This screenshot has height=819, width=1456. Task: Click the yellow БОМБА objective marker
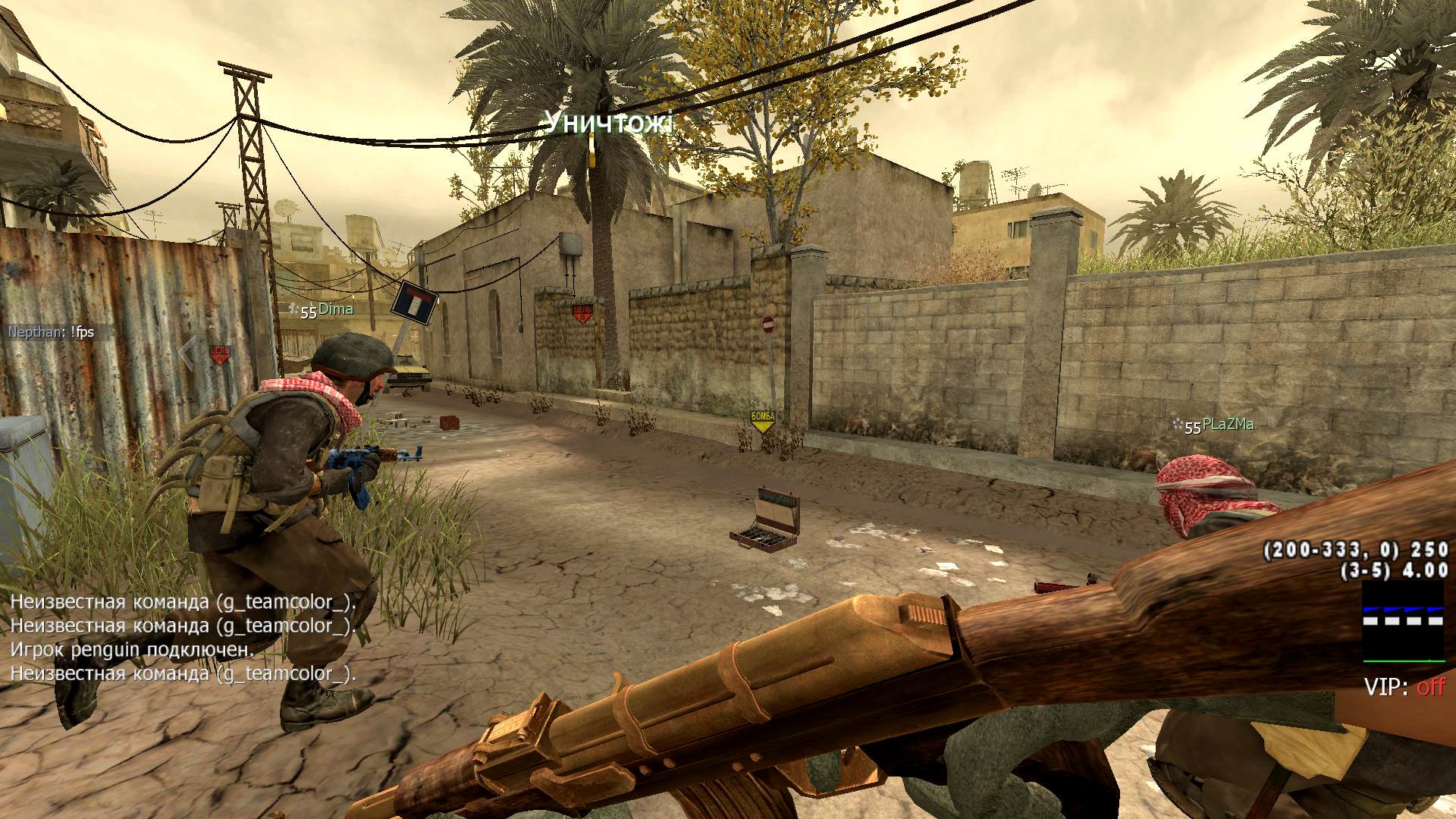pyautogui.click(x=762, y=421)
